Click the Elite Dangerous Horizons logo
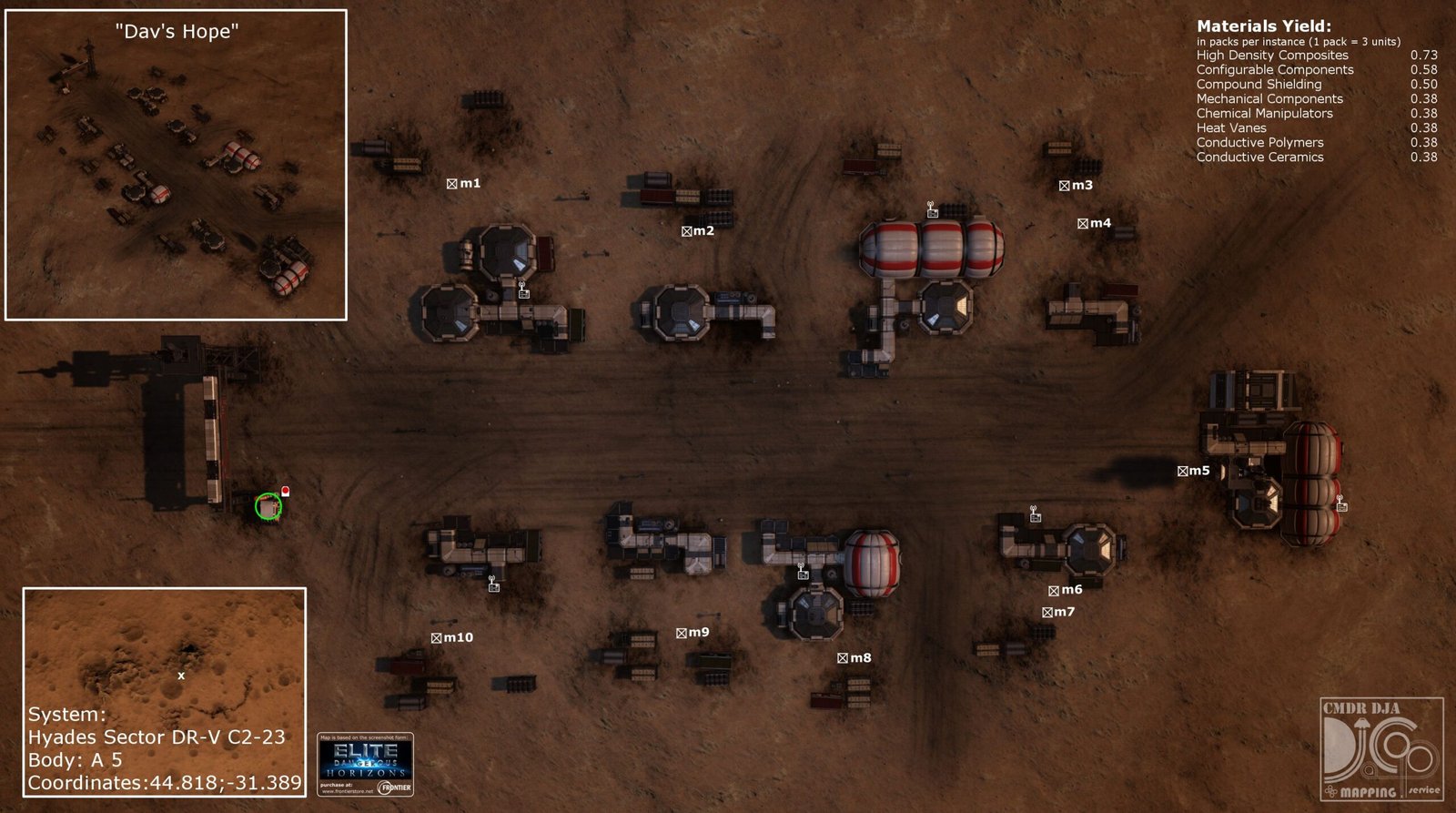Viewport: 1456px width, 813px height. click(x=366, y=764)
